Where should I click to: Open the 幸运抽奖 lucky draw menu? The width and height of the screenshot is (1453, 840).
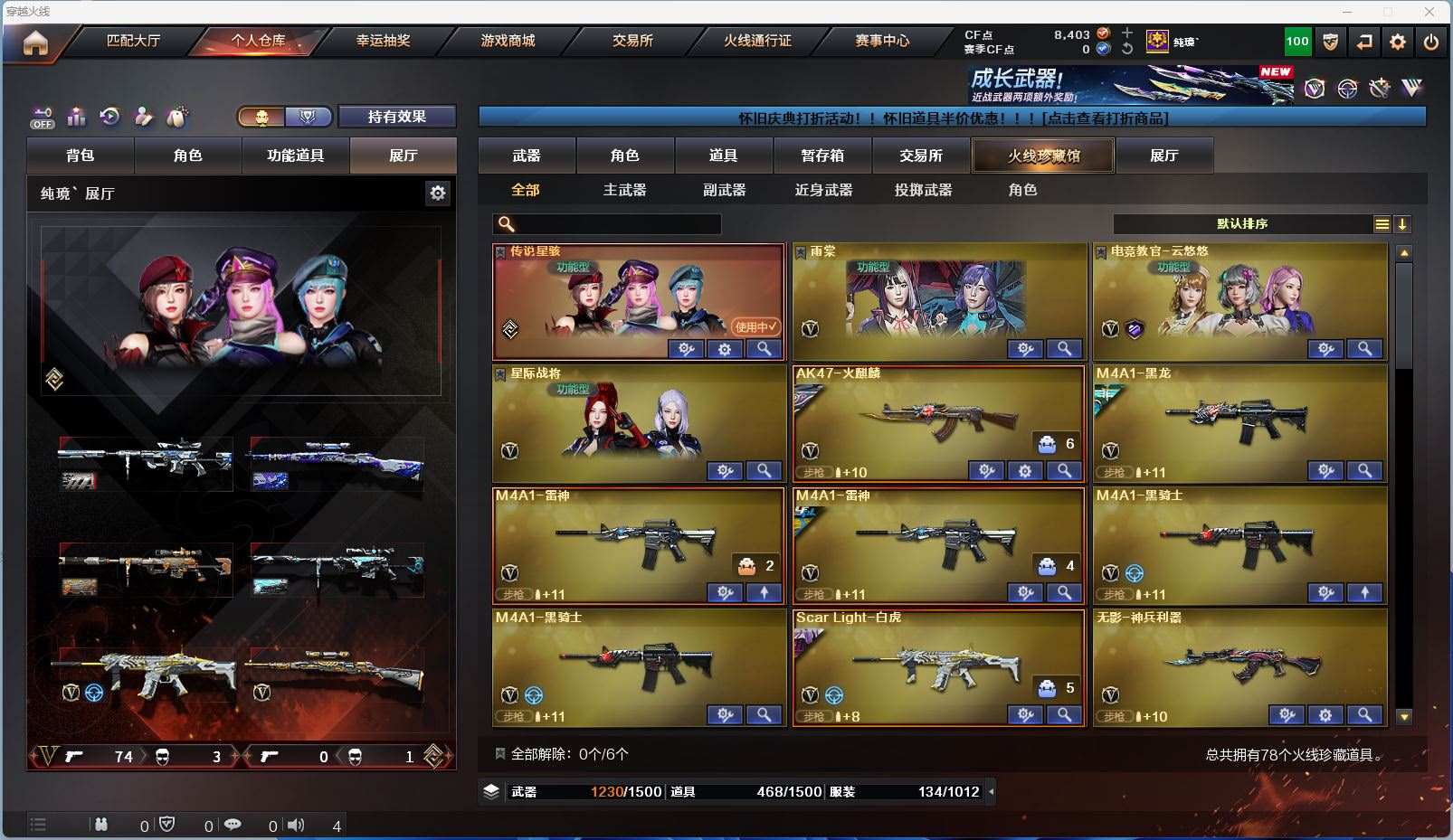tap(383, 41)
